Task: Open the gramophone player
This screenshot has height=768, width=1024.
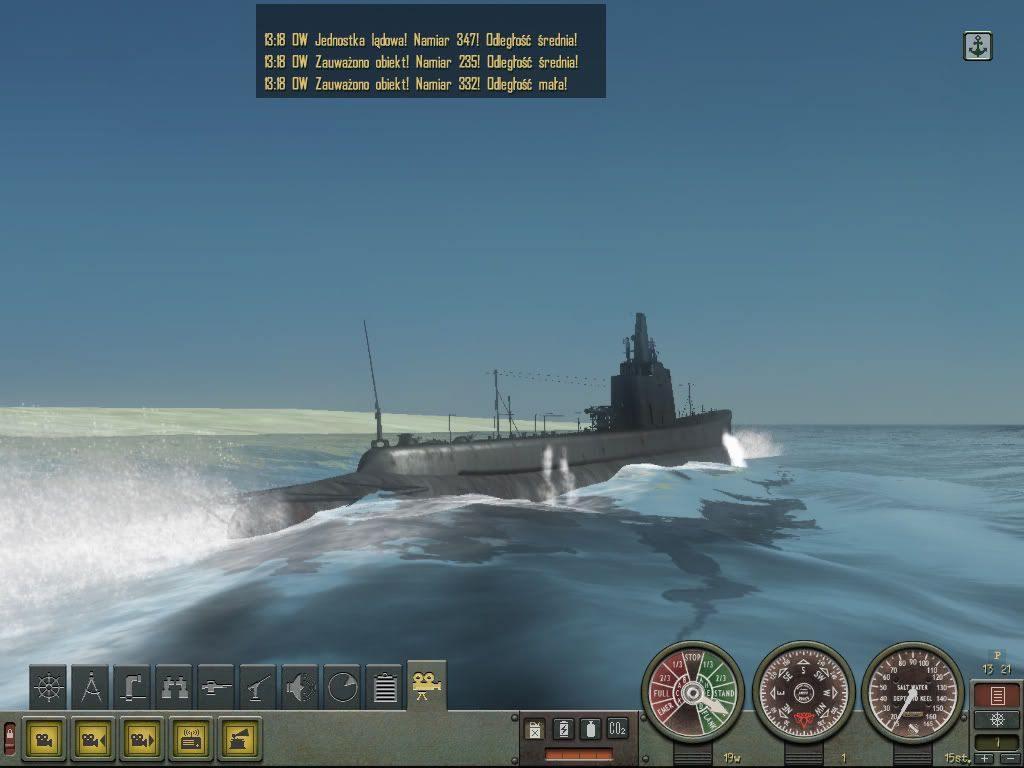Action: click(x=240, y=739)
